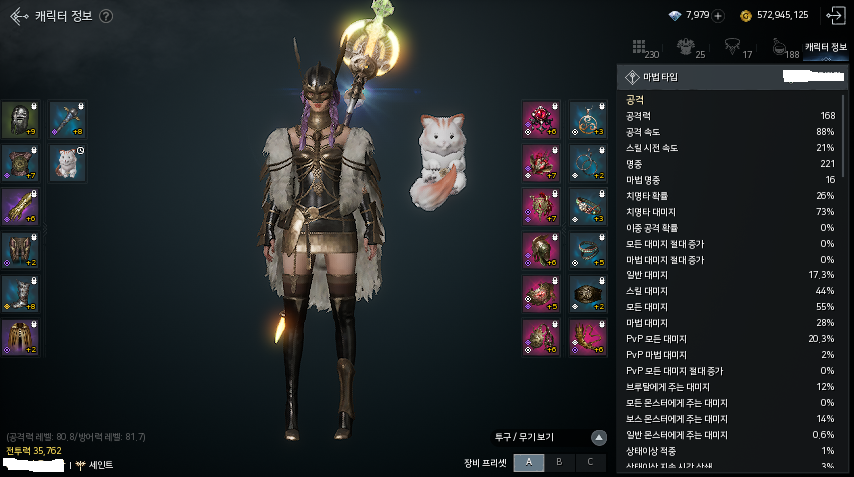Select the +9 helmet equipment slot
The image size is (854, 477).
tap(19, 119)
